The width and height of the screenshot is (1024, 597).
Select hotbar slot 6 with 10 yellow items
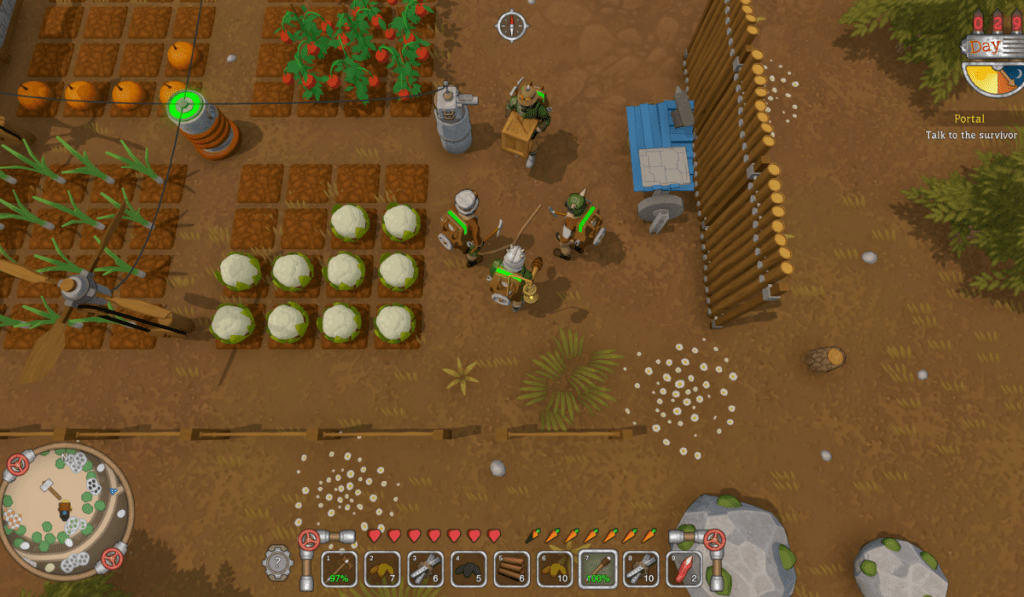(x=555, y=569)
